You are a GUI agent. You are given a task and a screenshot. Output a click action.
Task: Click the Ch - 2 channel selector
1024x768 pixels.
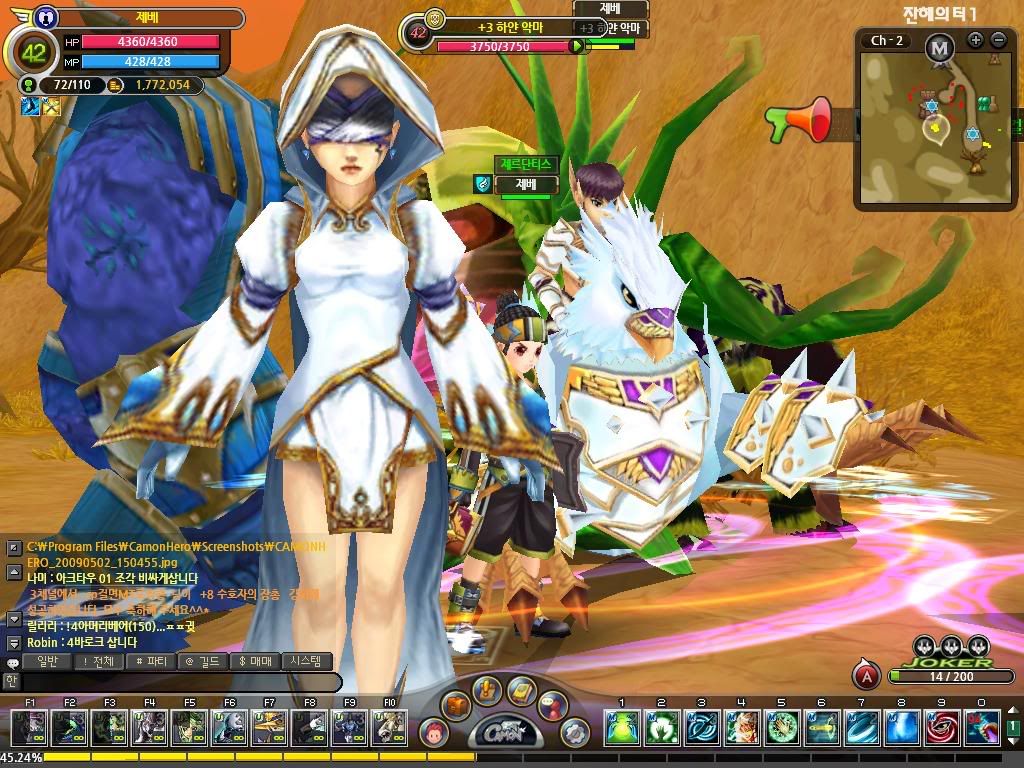click(x=888, y=40)
